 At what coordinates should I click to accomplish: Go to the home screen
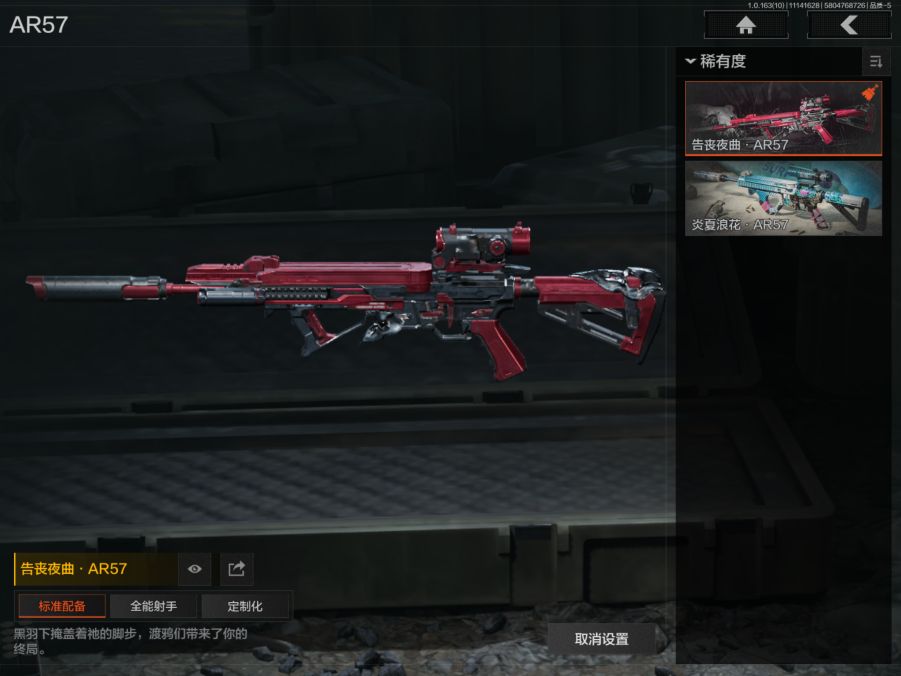point(745,25)
